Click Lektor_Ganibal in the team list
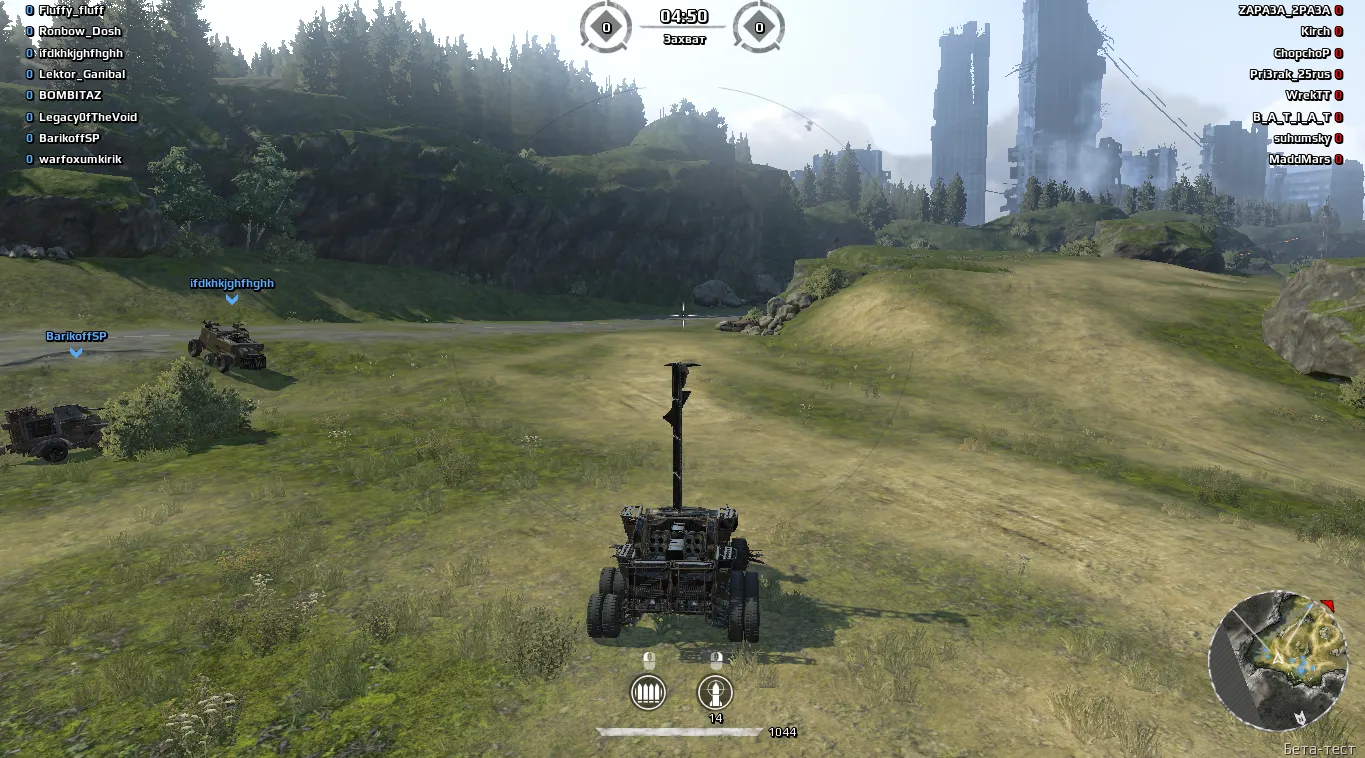 click(82, 74)
